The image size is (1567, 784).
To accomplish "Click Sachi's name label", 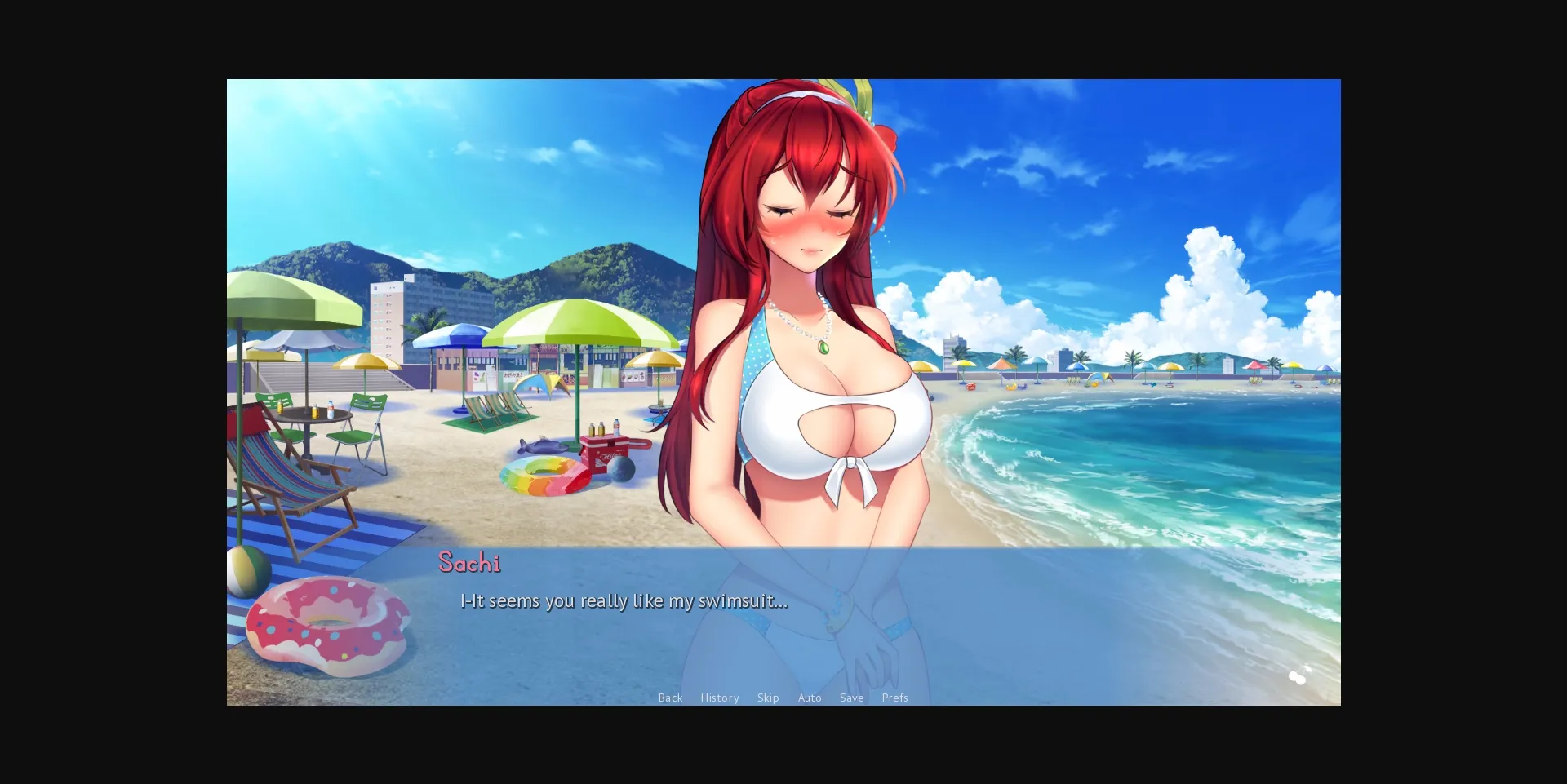I will (469, 562).
